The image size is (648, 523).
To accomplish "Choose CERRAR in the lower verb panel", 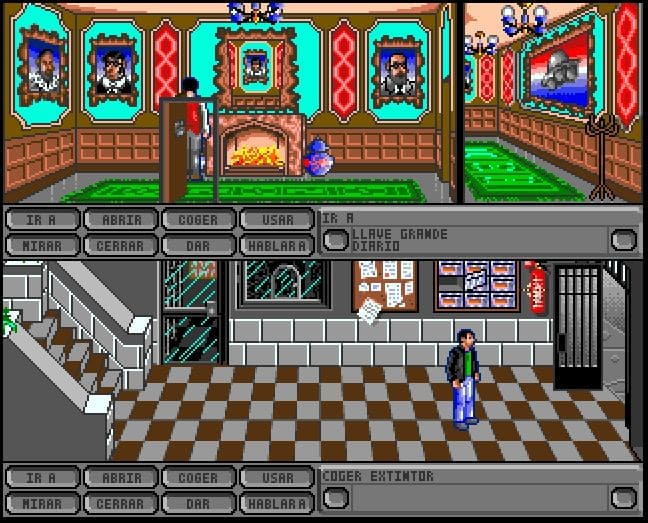I will 119,502.
